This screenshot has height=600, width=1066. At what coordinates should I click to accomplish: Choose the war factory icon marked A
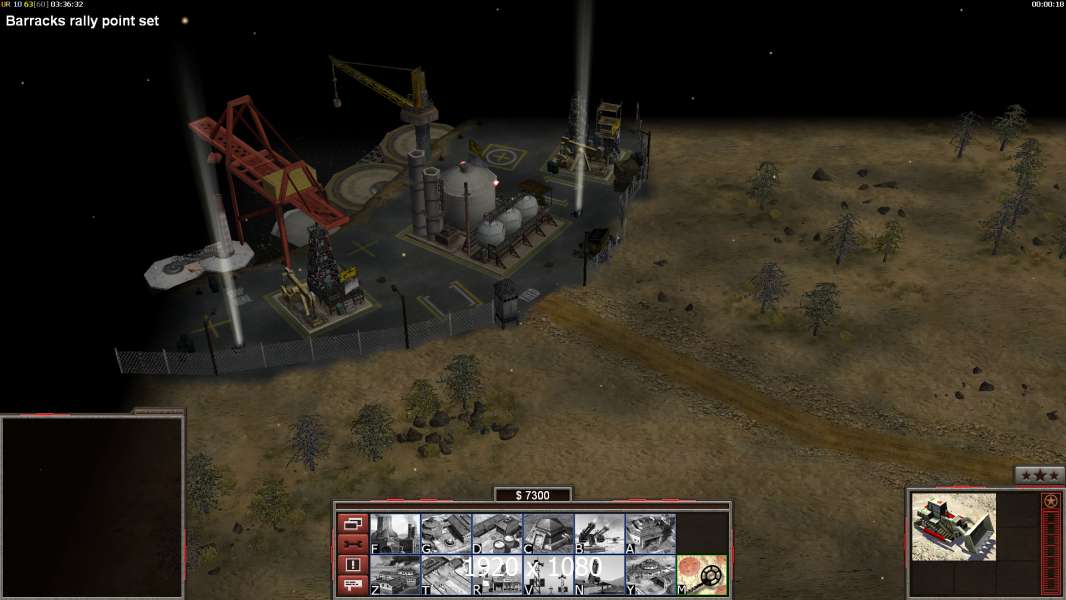650,534
